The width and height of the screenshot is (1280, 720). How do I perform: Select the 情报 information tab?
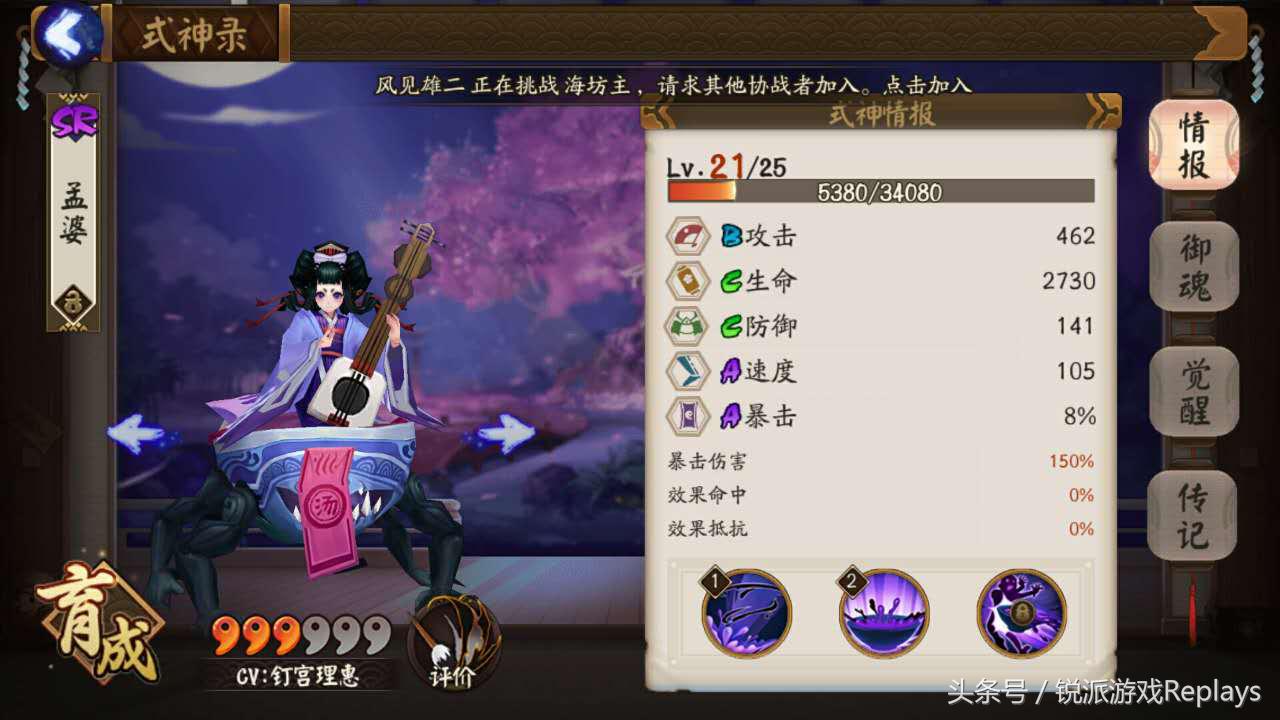(x=1194, y=147)
